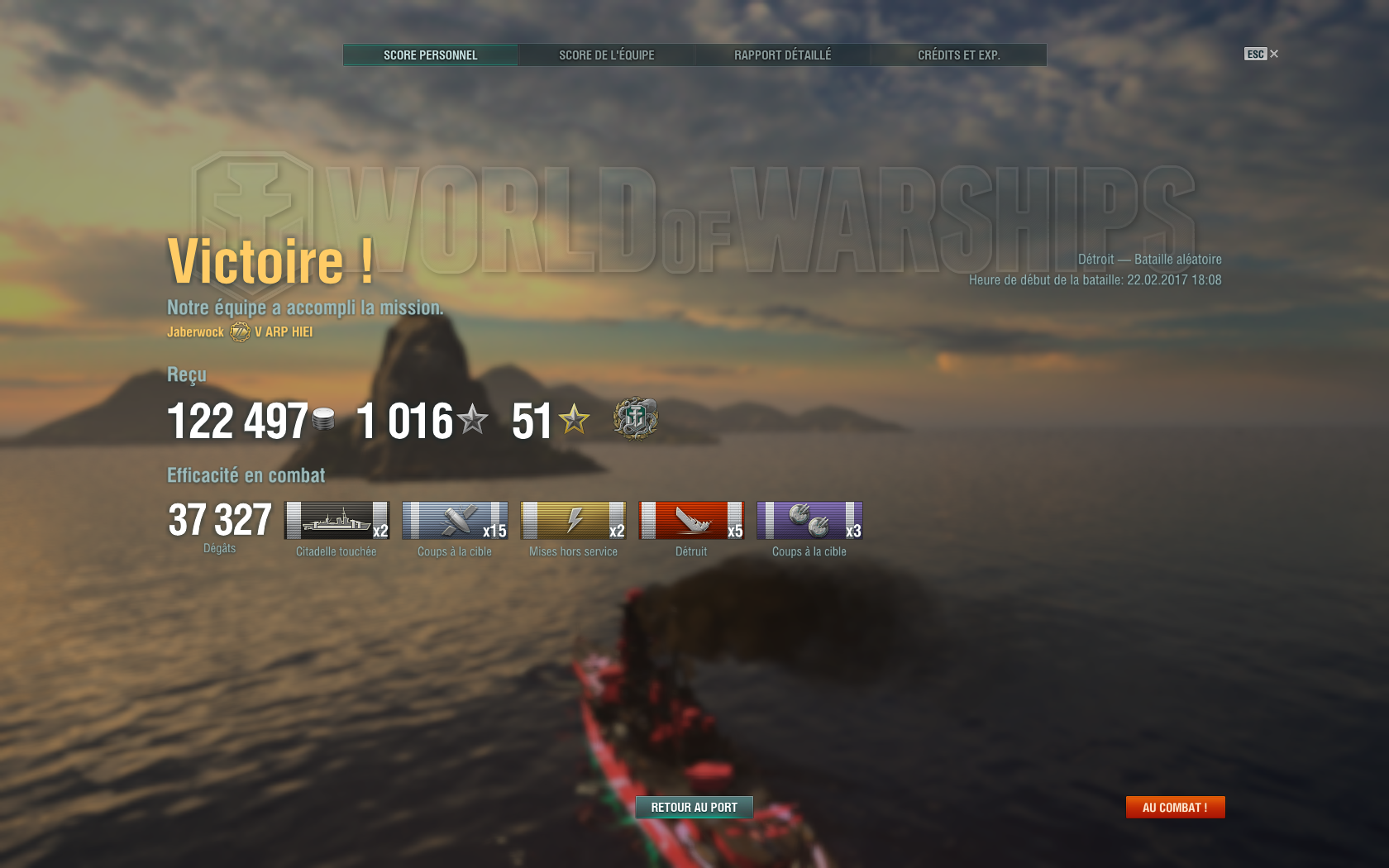Viewport: 1389px width, 868px height.
Task: Click the red Détruit ribbon
Action: click(x=691, y=520)
